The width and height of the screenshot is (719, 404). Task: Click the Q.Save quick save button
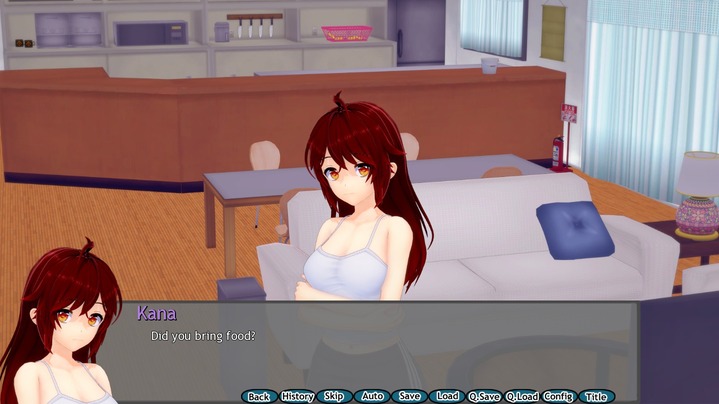tap(484, 396)
